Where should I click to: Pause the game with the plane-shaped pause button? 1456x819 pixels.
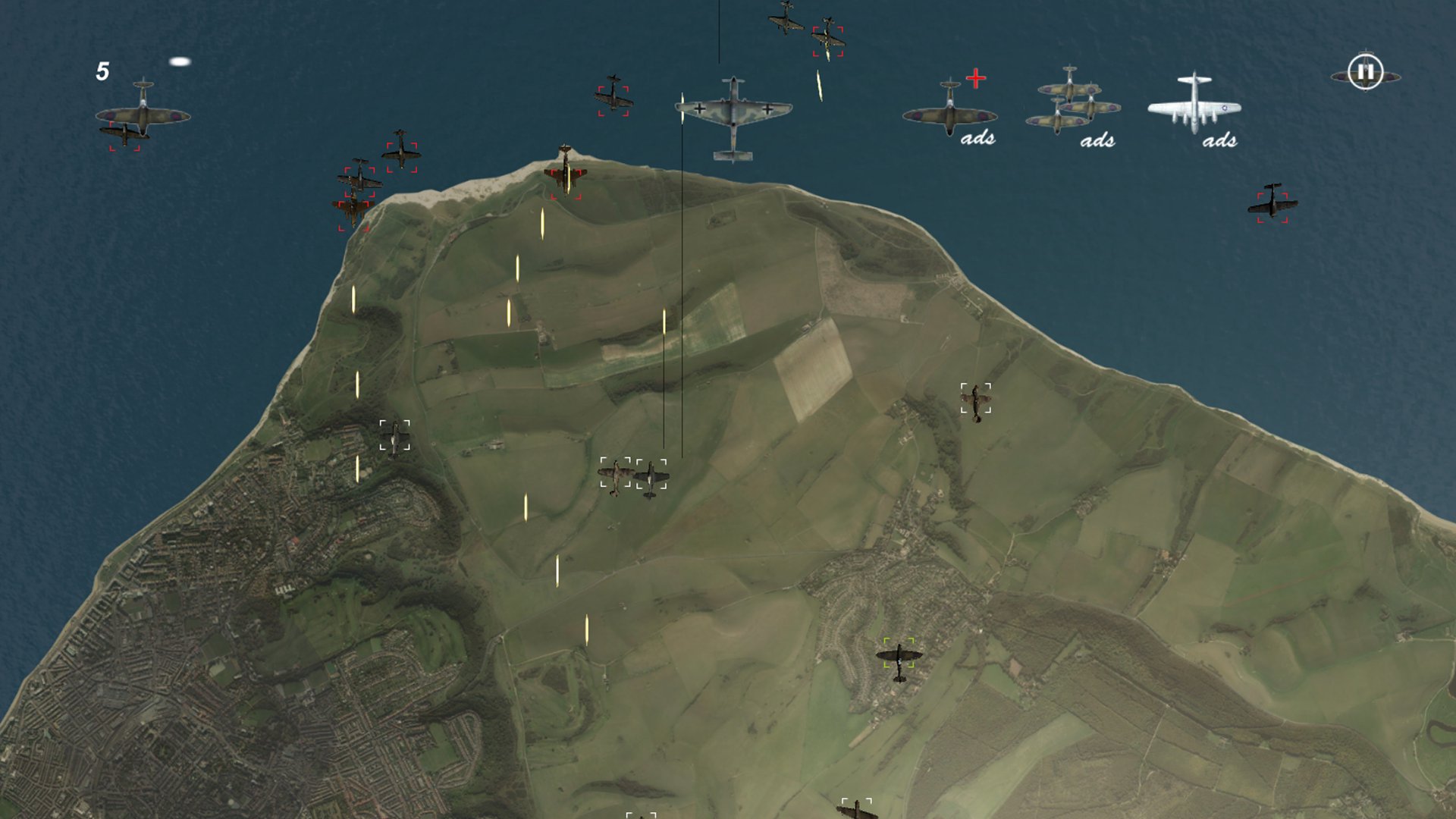point(1366,73)
